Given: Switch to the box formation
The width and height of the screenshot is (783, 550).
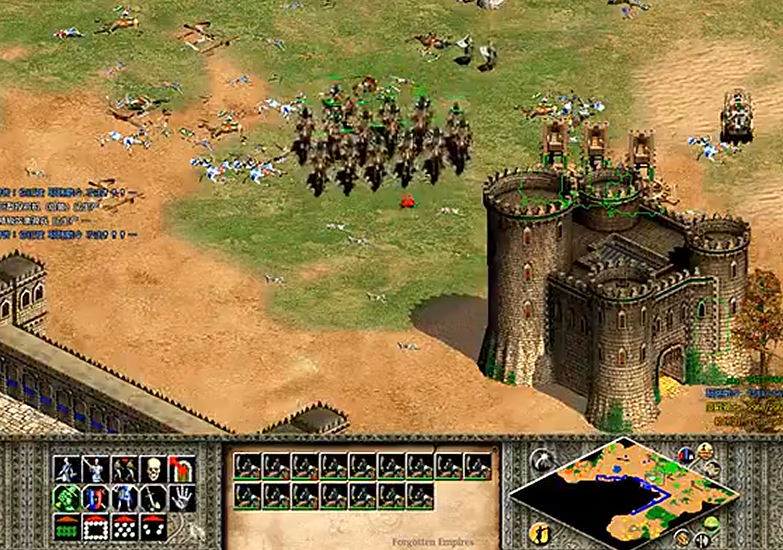Looking at the screenshot, I should click(x=96, y=526).
